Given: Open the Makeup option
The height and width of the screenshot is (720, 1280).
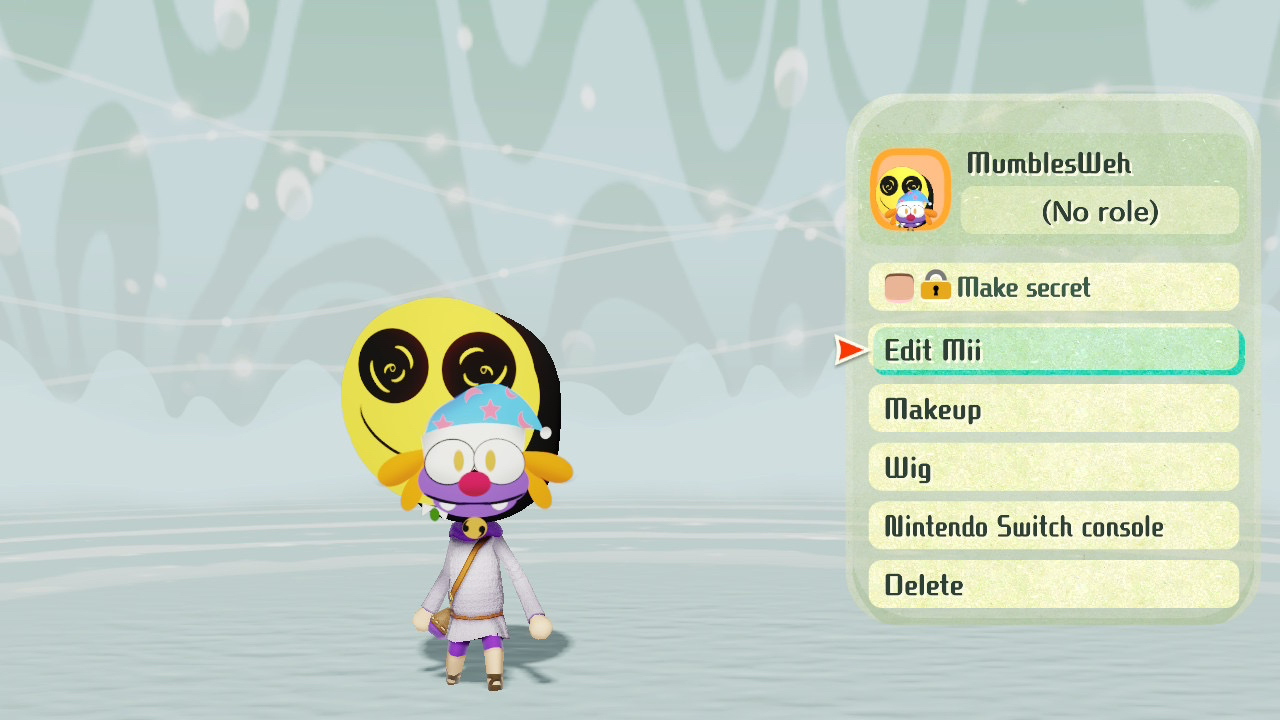Looking at the screenshot, I should pos(1053,409).
